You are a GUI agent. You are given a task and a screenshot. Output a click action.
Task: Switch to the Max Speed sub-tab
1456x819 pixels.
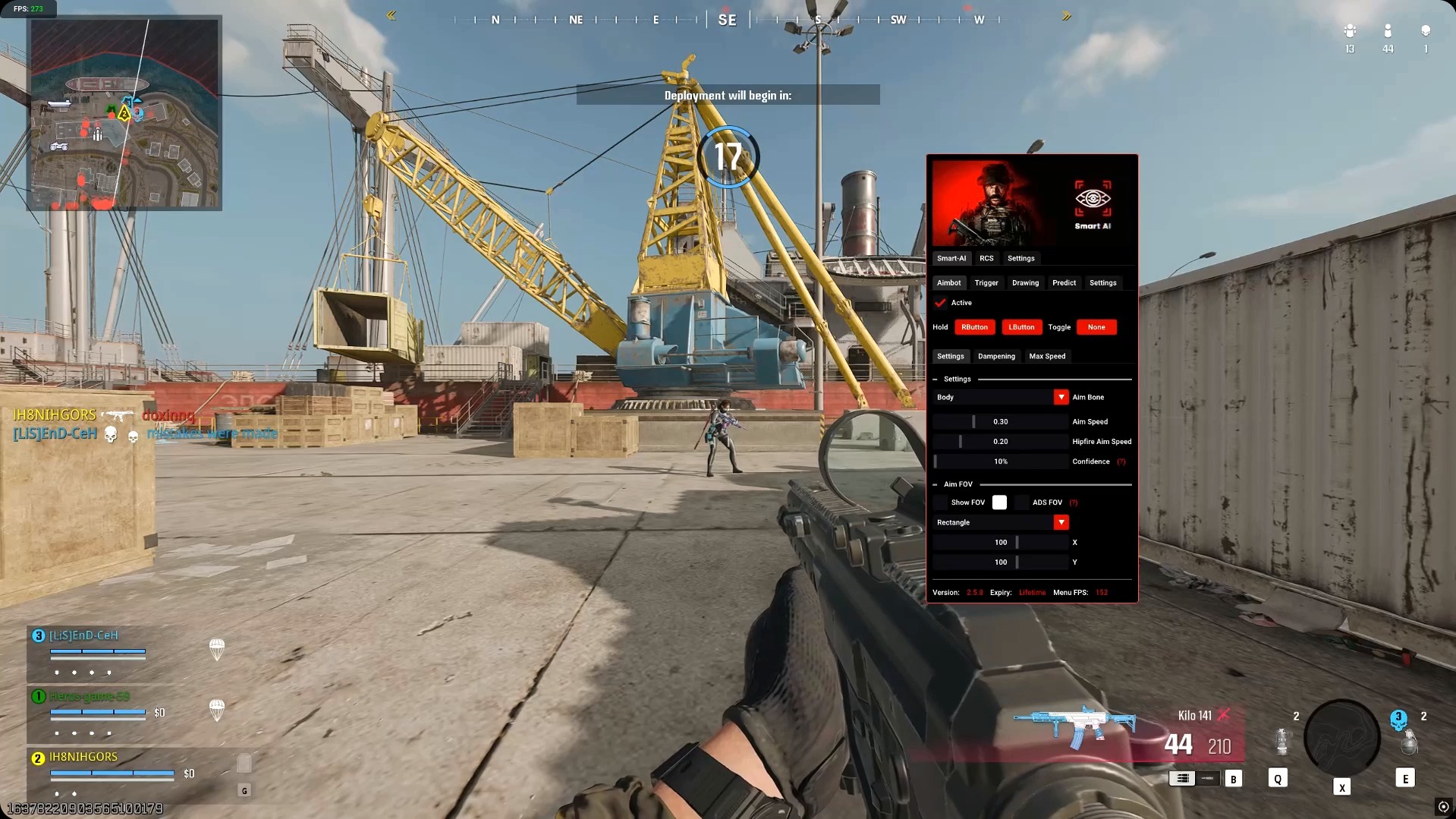[1047, 356]
